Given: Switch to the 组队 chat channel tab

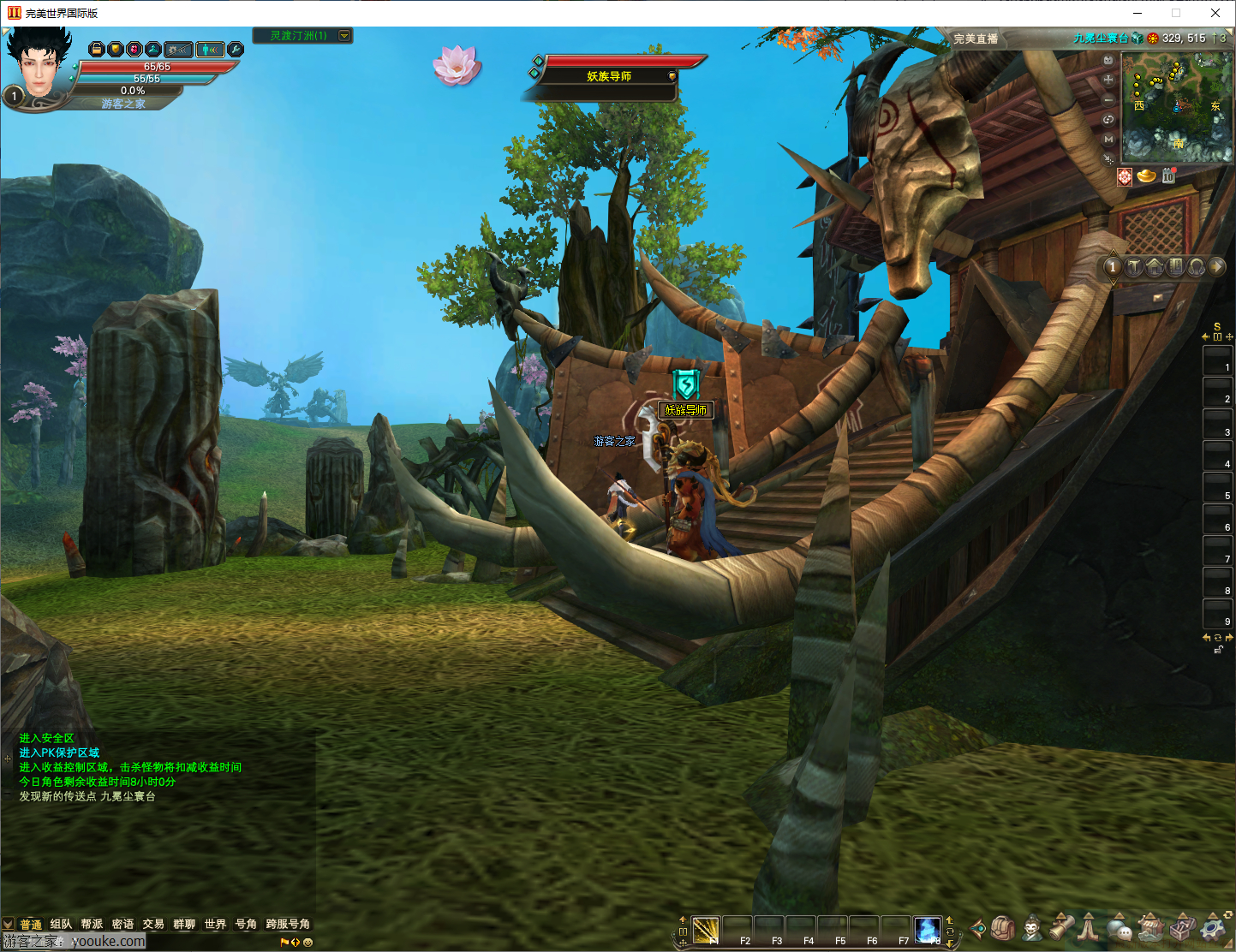Looking at the screenshot, I should (61, 925).
